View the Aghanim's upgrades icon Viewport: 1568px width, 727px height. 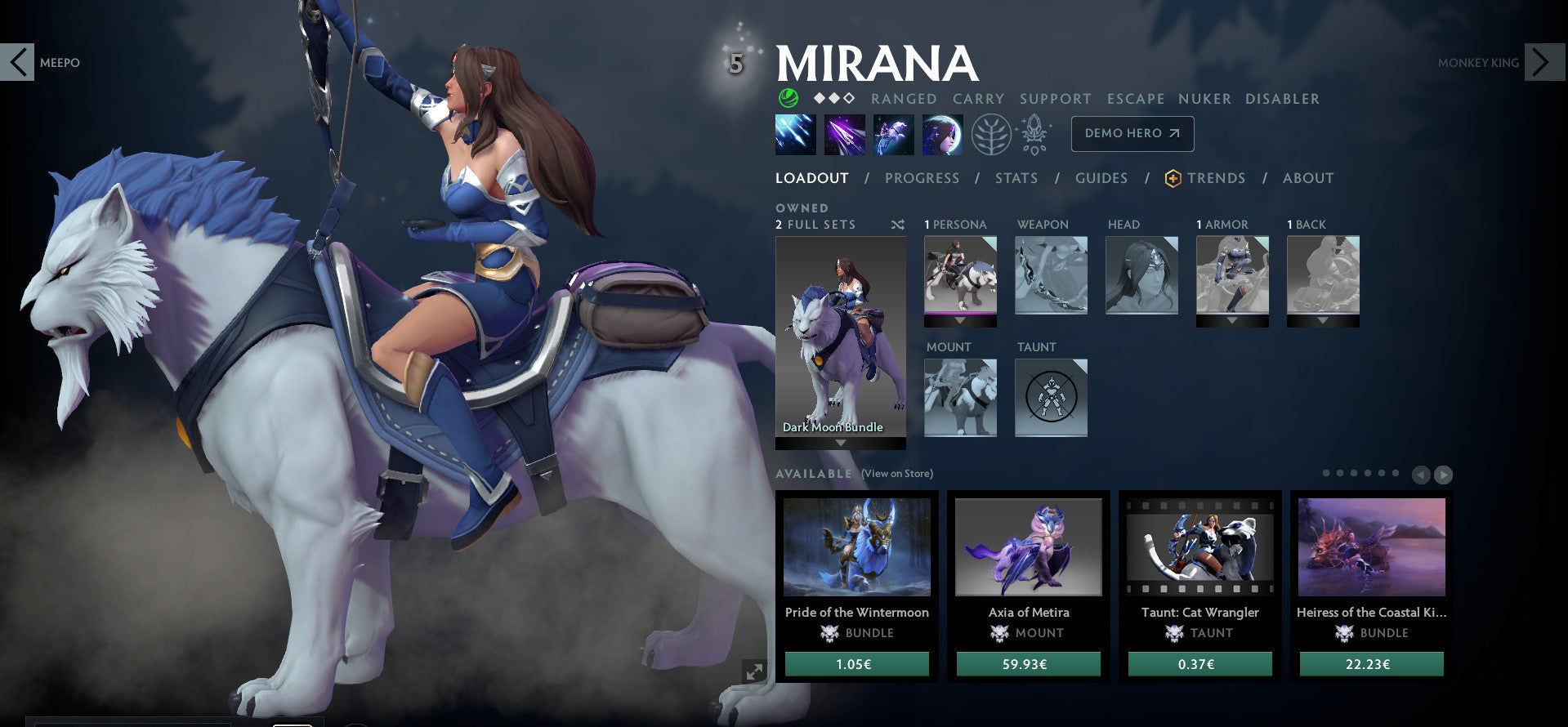coord(1034,134)
